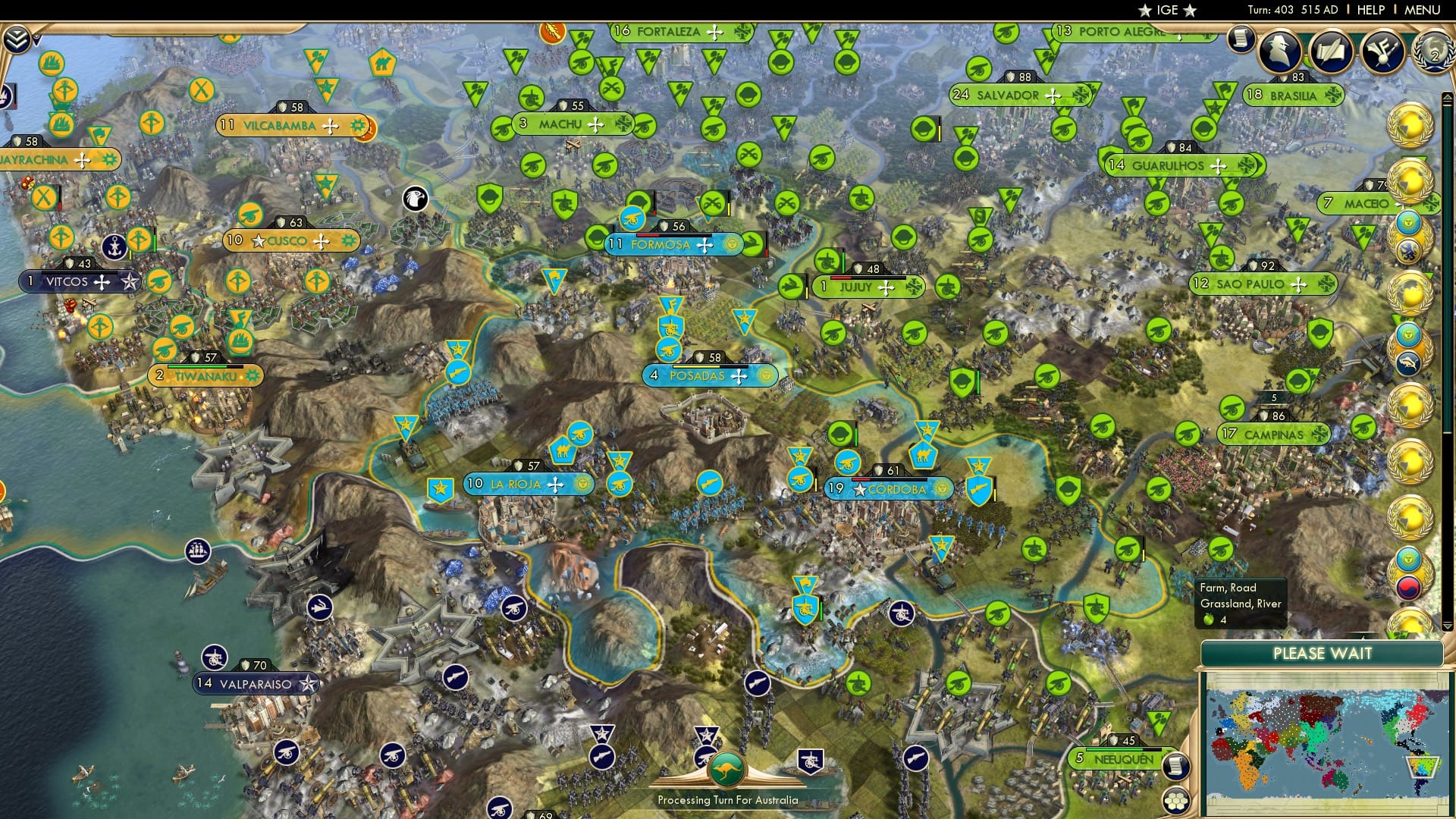Click the dolphin city-state icon in the sidebar
Viewport: 1456px width, 819px height.
[x=1408, y=362]
